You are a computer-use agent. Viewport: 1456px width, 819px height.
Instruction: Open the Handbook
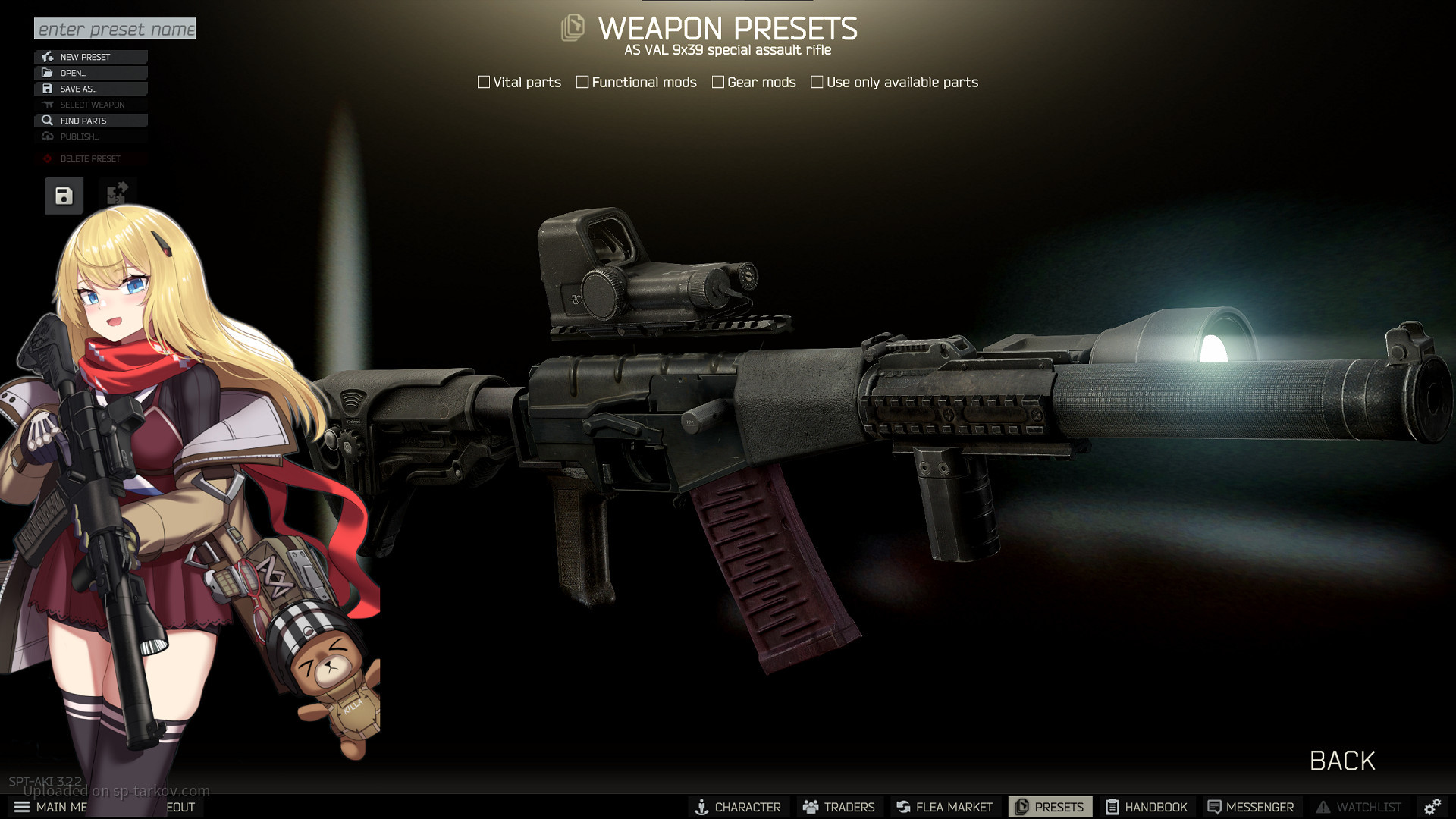[x=1147, y=807]
